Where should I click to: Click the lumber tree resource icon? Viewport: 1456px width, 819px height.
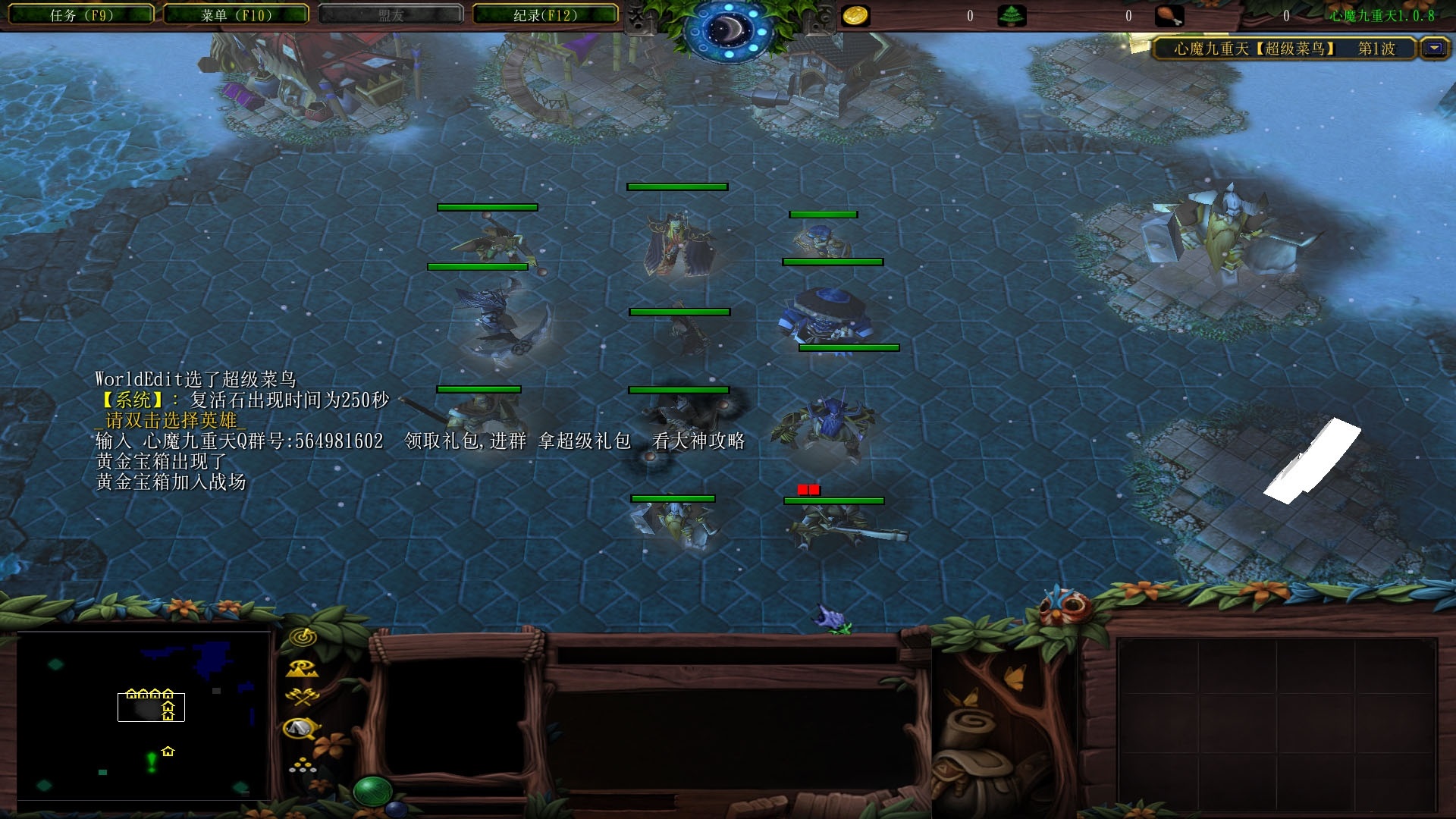[x=1012, y=16]
